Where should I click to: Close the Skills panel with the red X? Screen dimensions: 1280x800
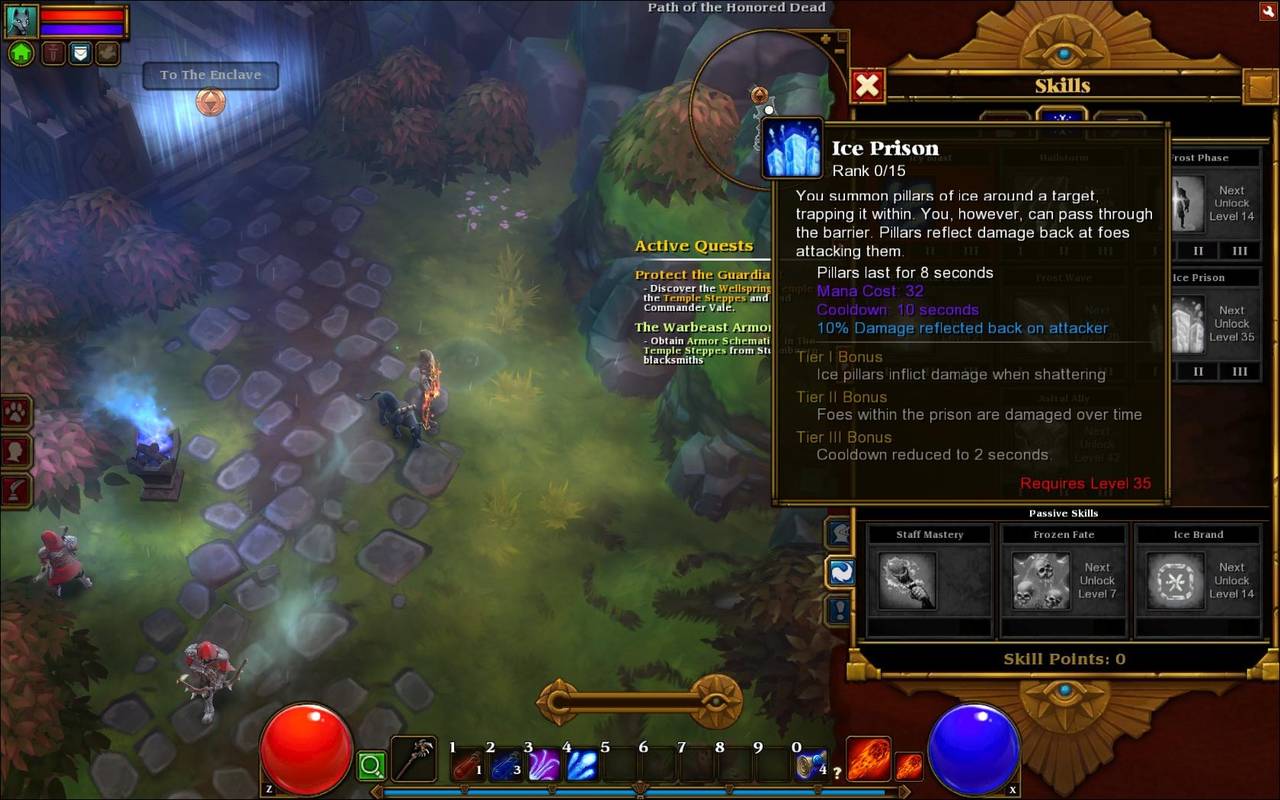point(867,86)
